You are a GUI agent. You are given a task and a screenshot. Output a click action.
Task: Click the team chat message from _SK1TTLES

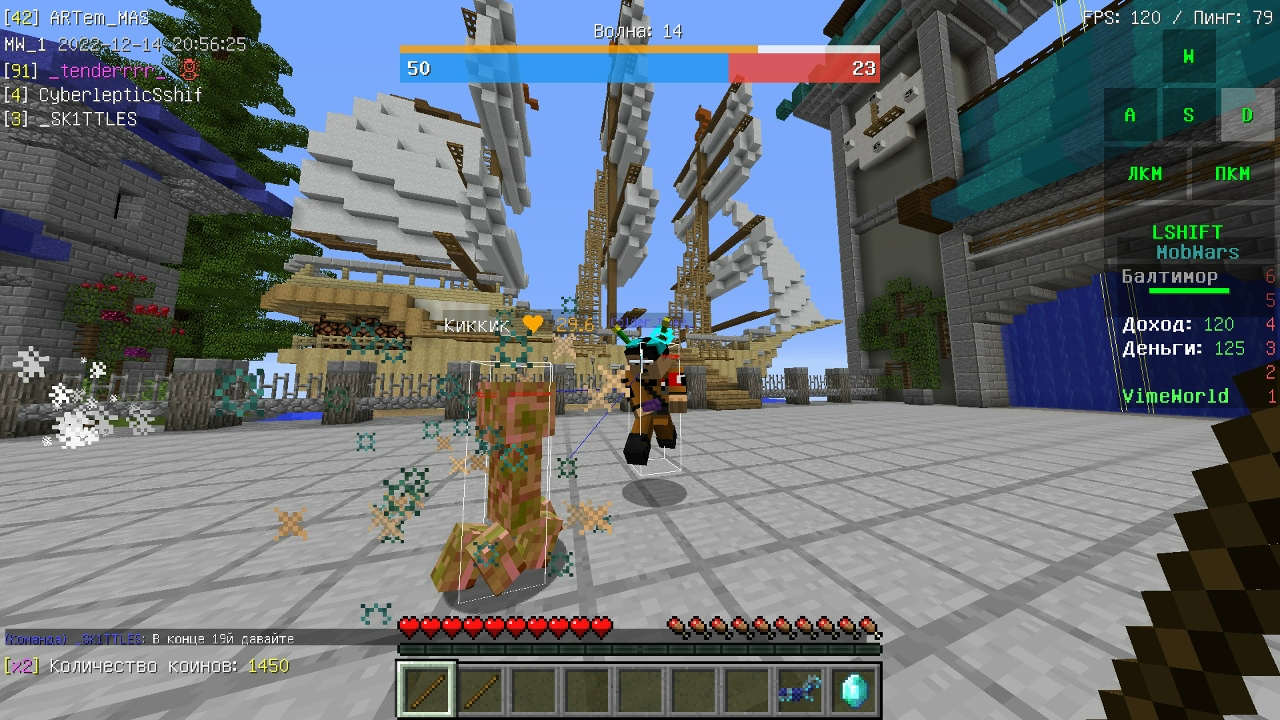click(x=150, y=638)
